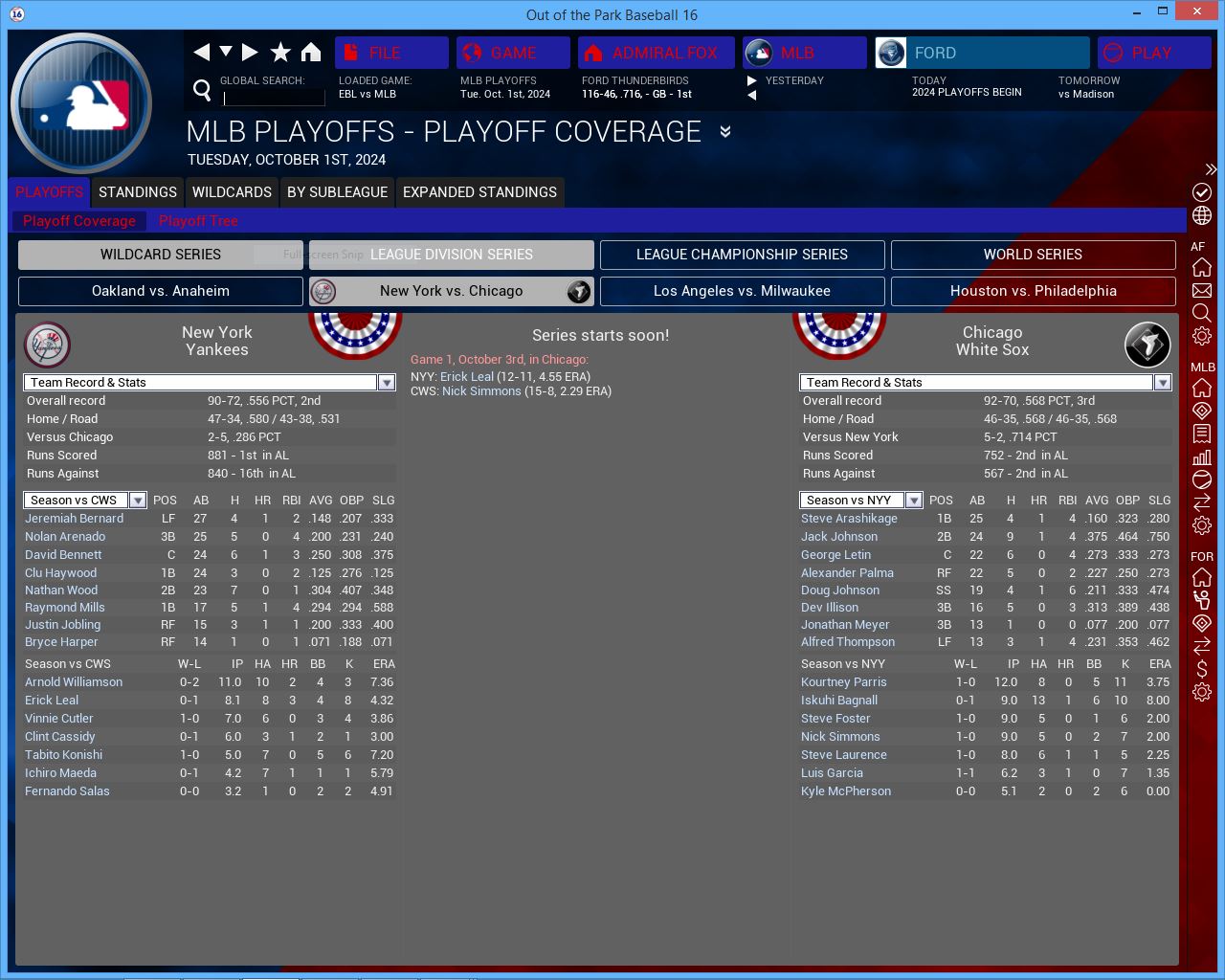Image resolution: width=1225 pixels, height=980 pixels.
Task: Open the FILE menu
Action: pos(391,53)
